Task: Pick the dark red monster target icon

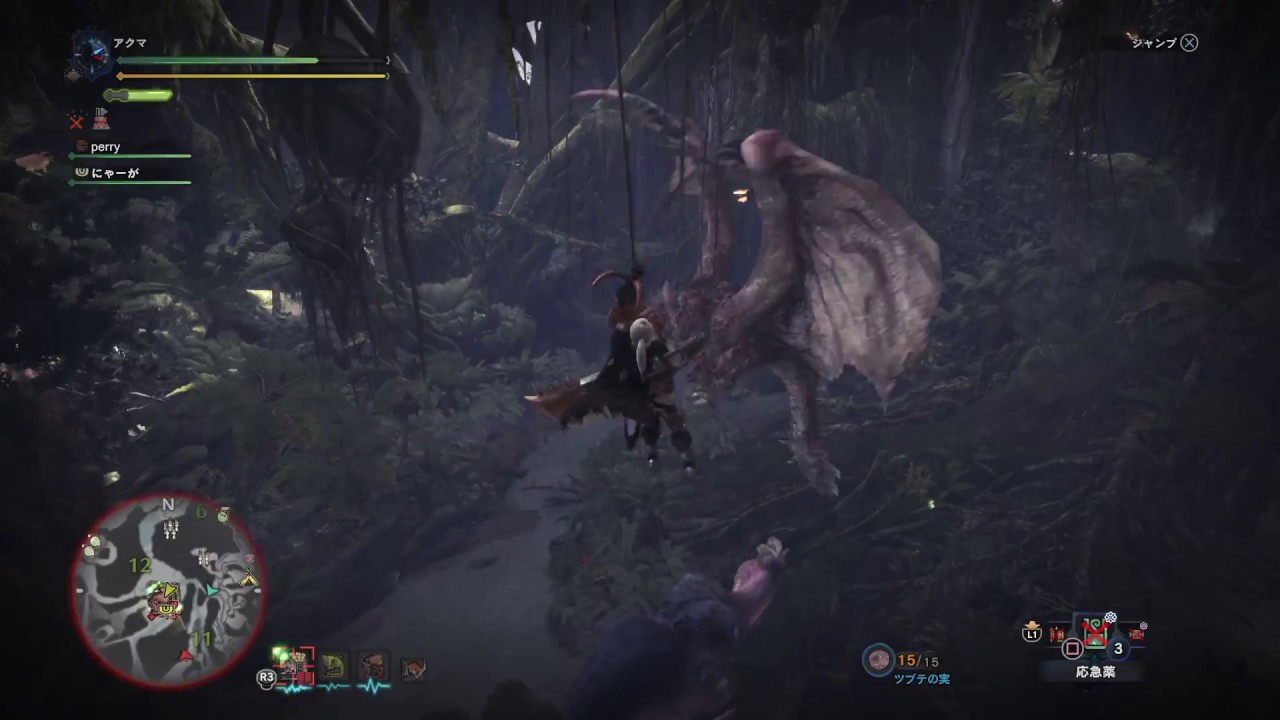Action: (374, 666)
